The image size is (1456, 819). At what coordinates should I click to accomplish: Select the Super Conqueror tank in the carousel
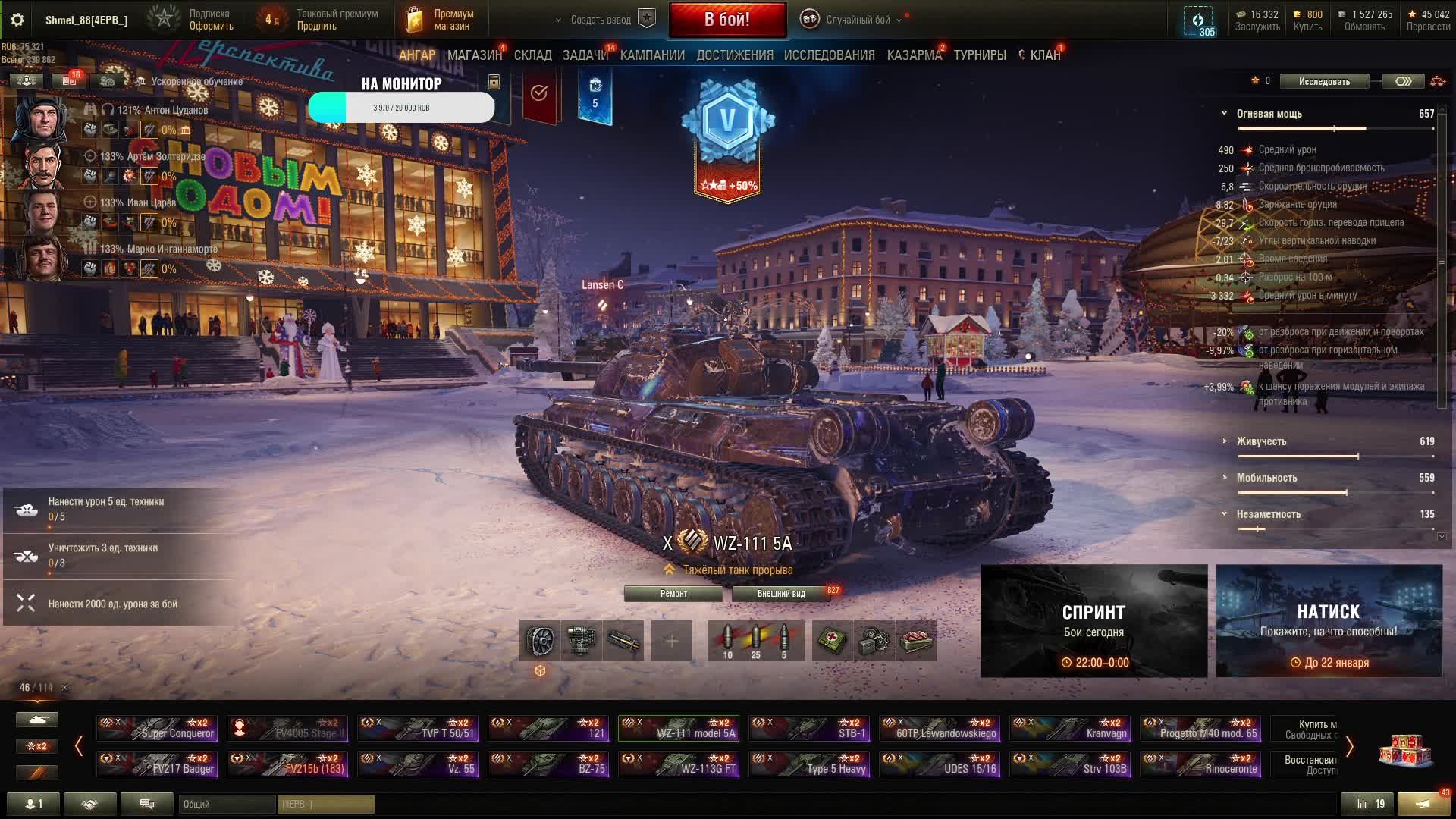(x=158, y=728)
